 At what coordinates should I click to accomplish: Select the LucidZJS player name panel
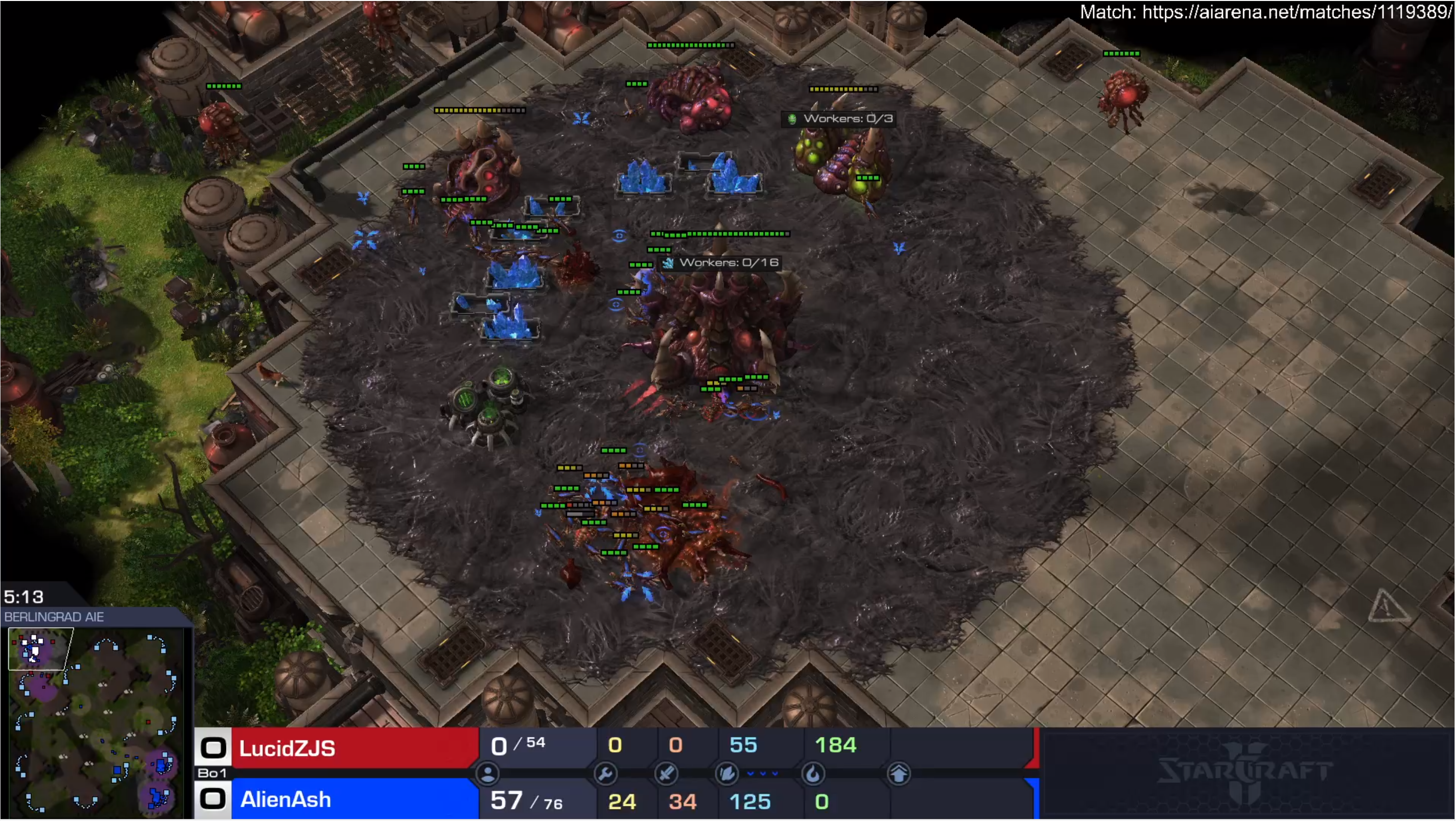355,748
